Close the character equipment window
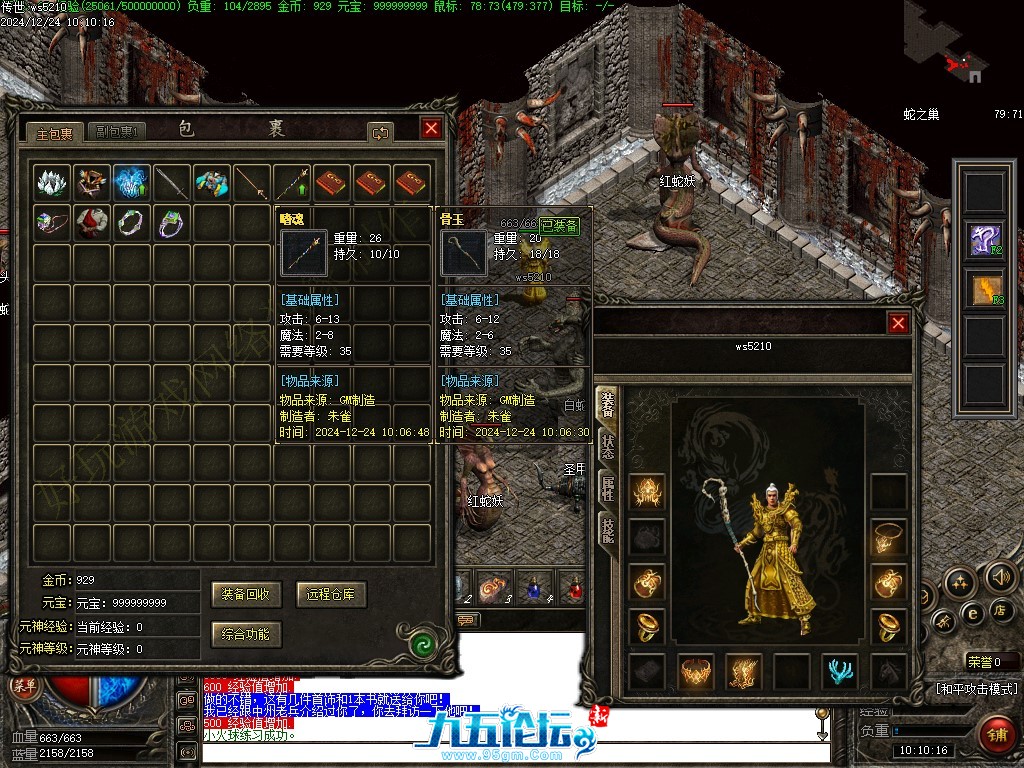 coord(898,323)
